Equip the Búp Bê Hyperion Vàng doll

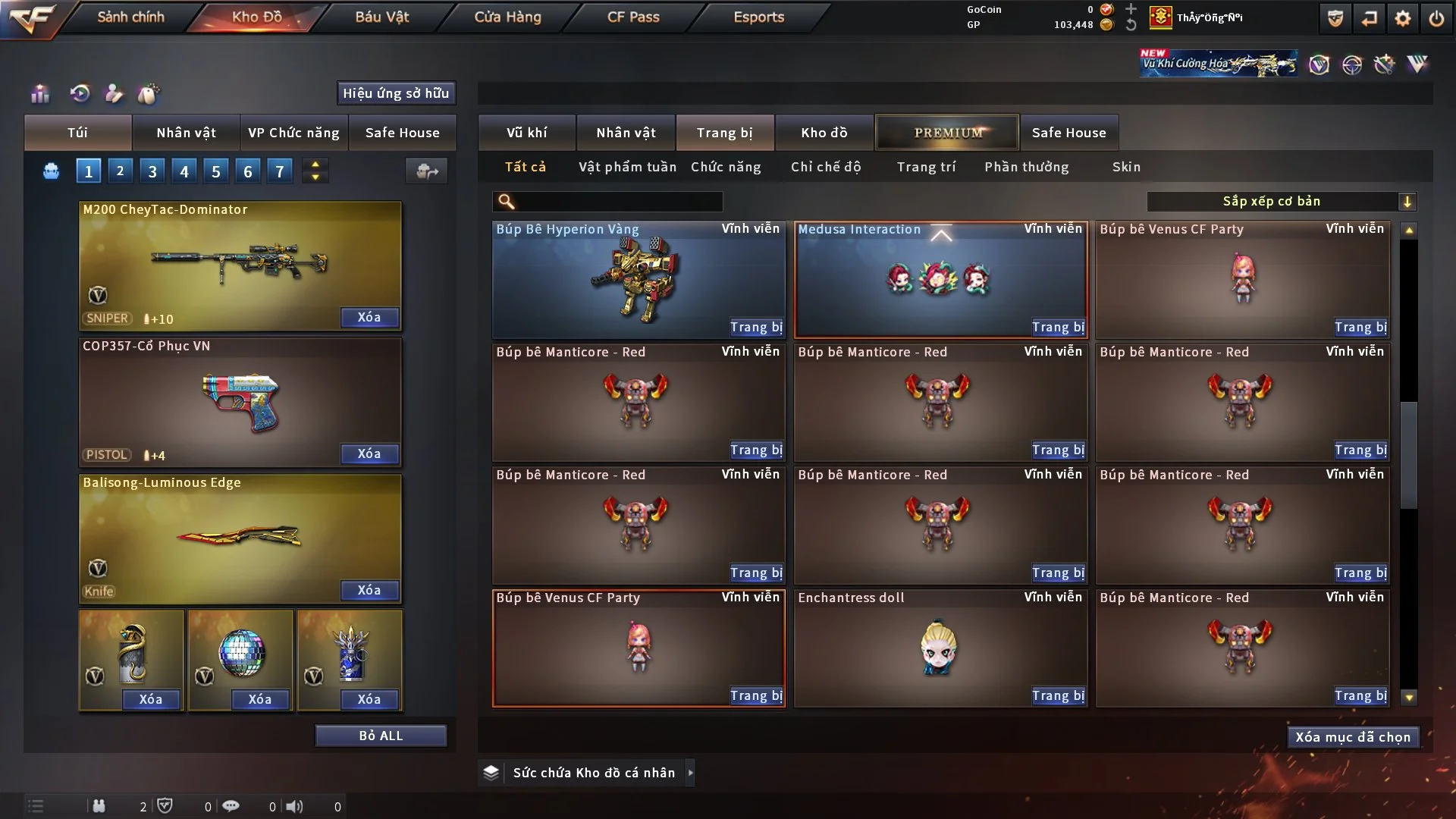tap(756, 327)
